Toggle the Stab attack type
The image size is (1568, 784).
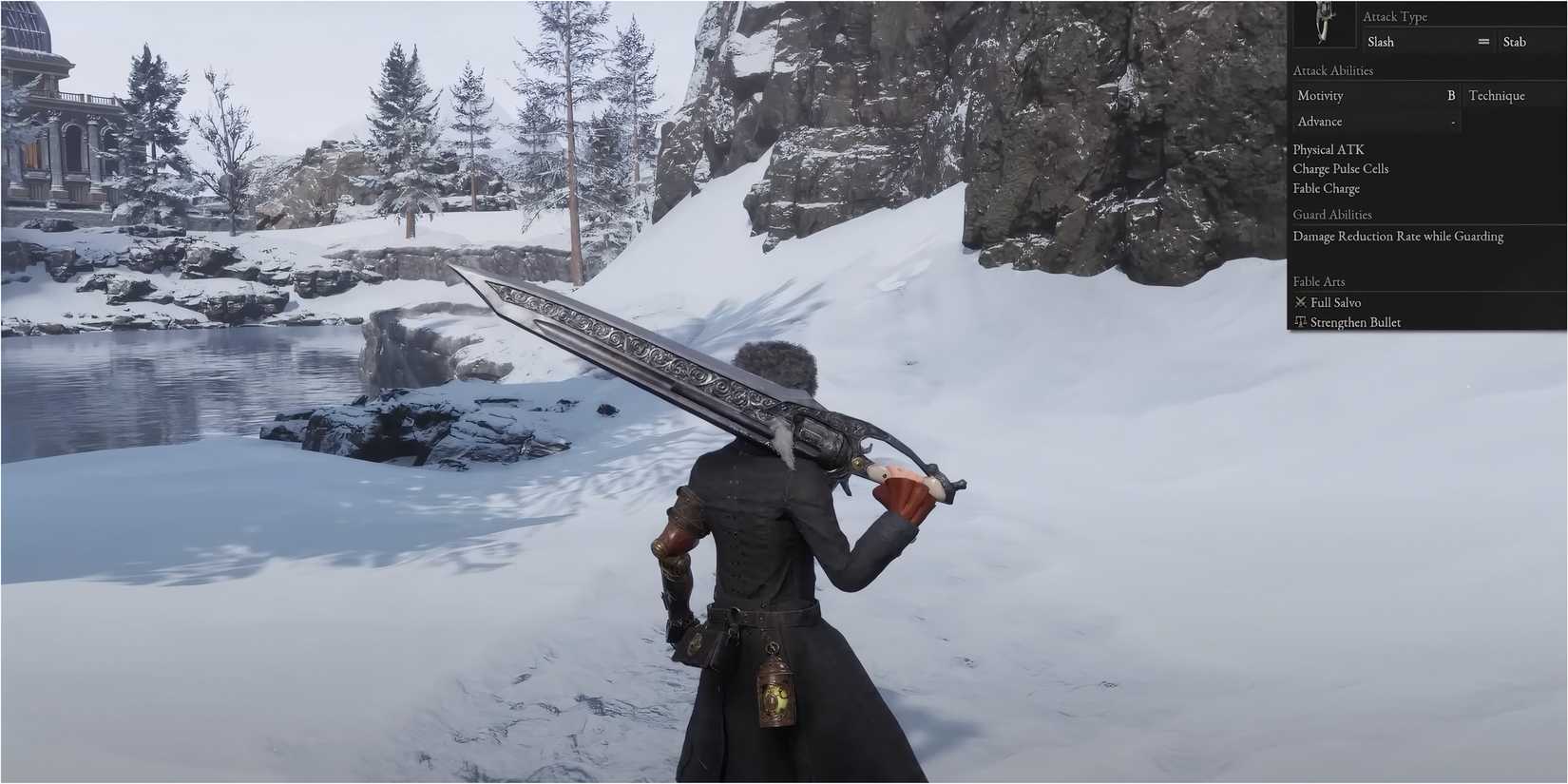[x=1515, y=41]
